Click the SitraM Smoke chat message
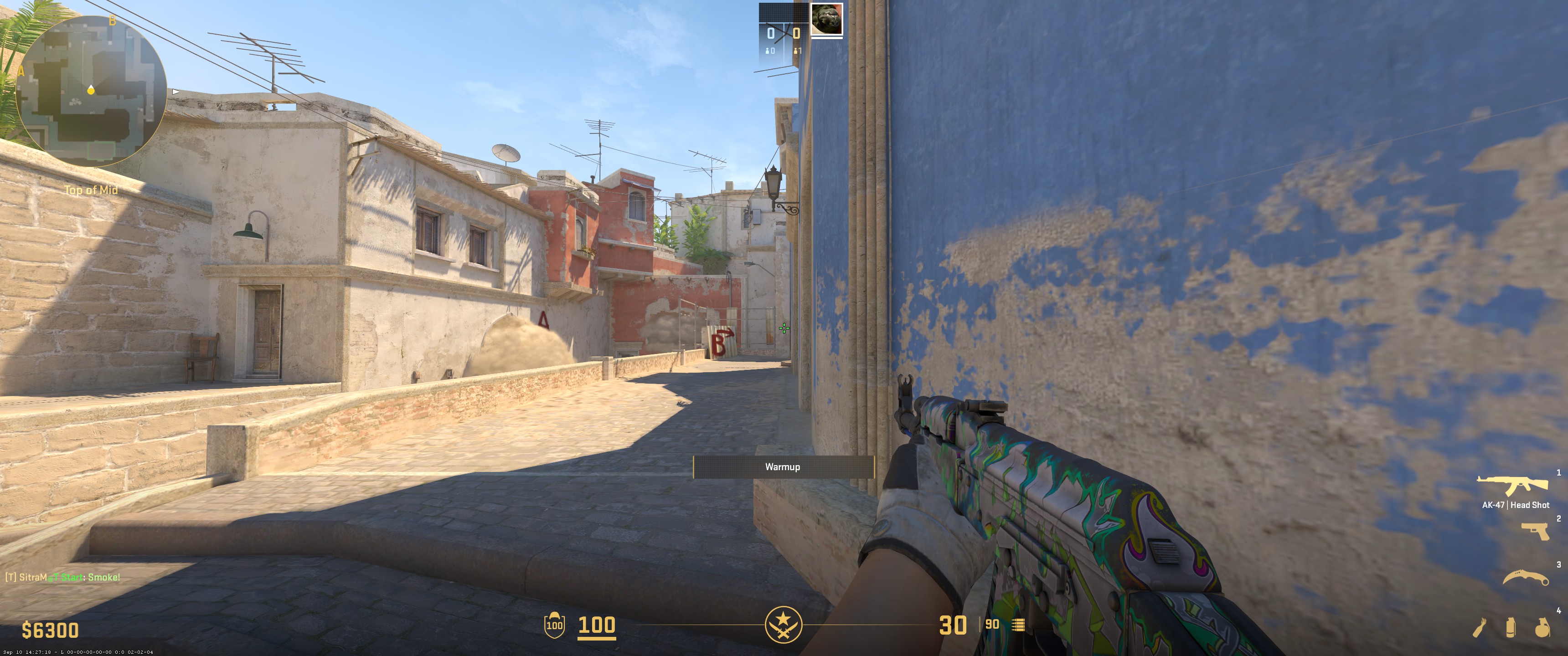 click(62, 577)
